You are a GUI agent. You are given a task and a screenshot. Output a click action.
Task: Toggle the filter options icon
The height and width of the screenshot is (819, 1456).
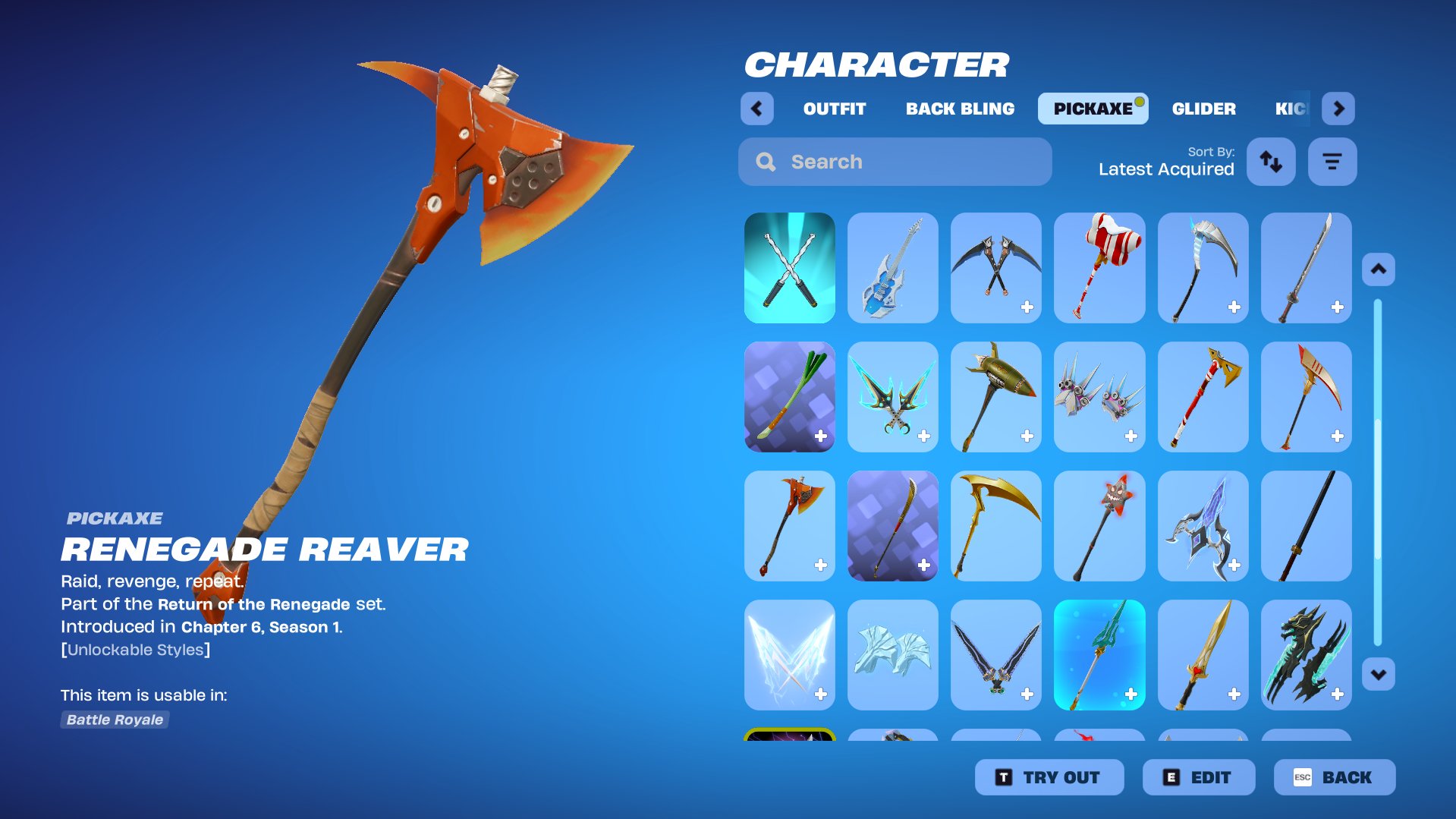[1332, 161]
